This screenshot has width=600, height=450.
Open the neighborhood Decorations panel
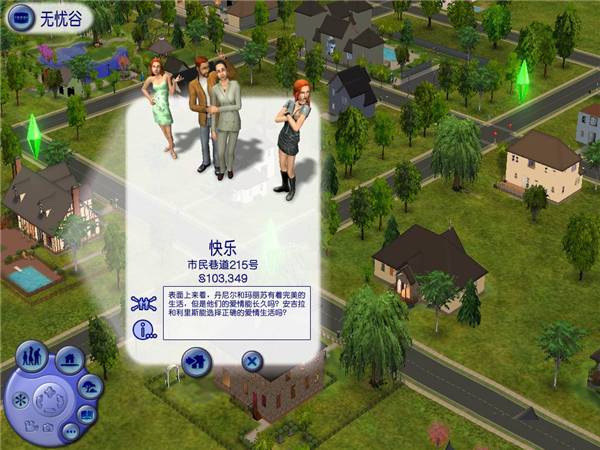coord(90,388)
